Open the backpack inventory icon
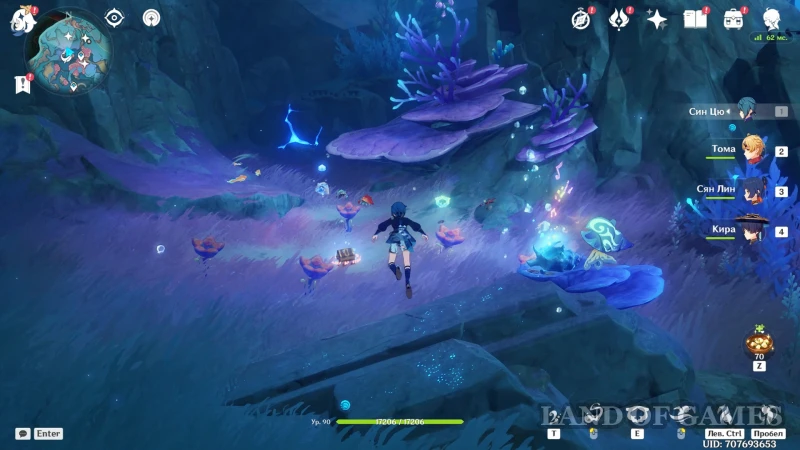This screenshot has height=450, width=800. click(733, 19)
